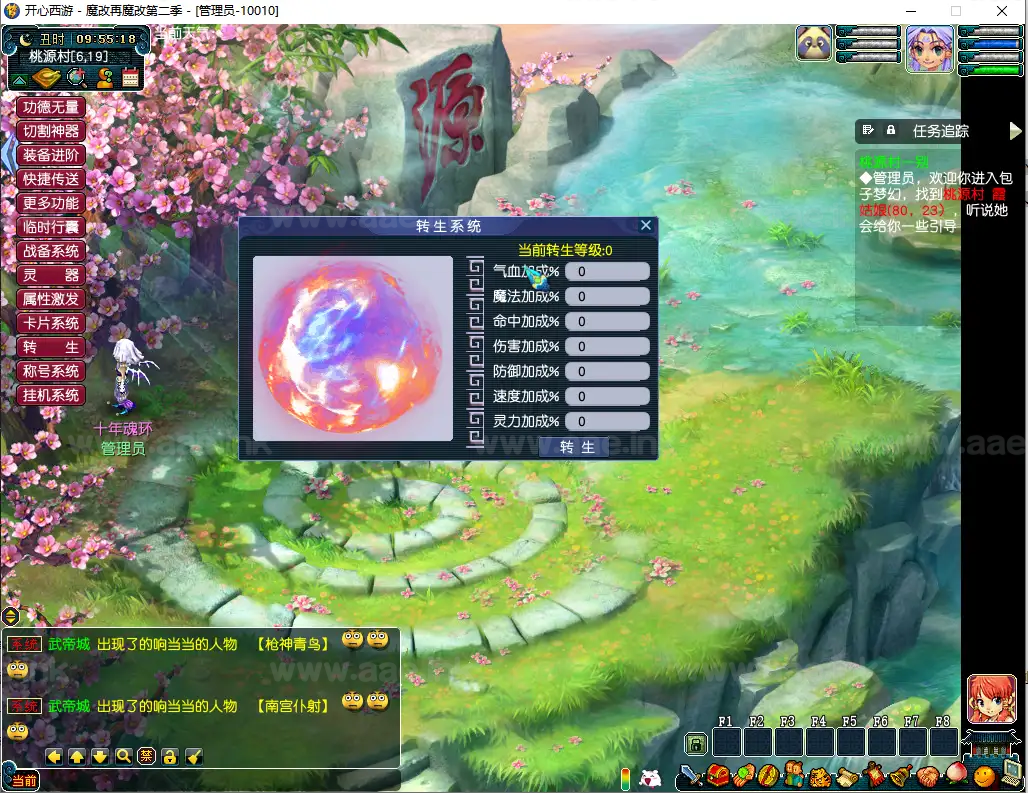Close the 转生系统 window
The height and width of the screenshot is (793, 1028).
click(646, 226)
